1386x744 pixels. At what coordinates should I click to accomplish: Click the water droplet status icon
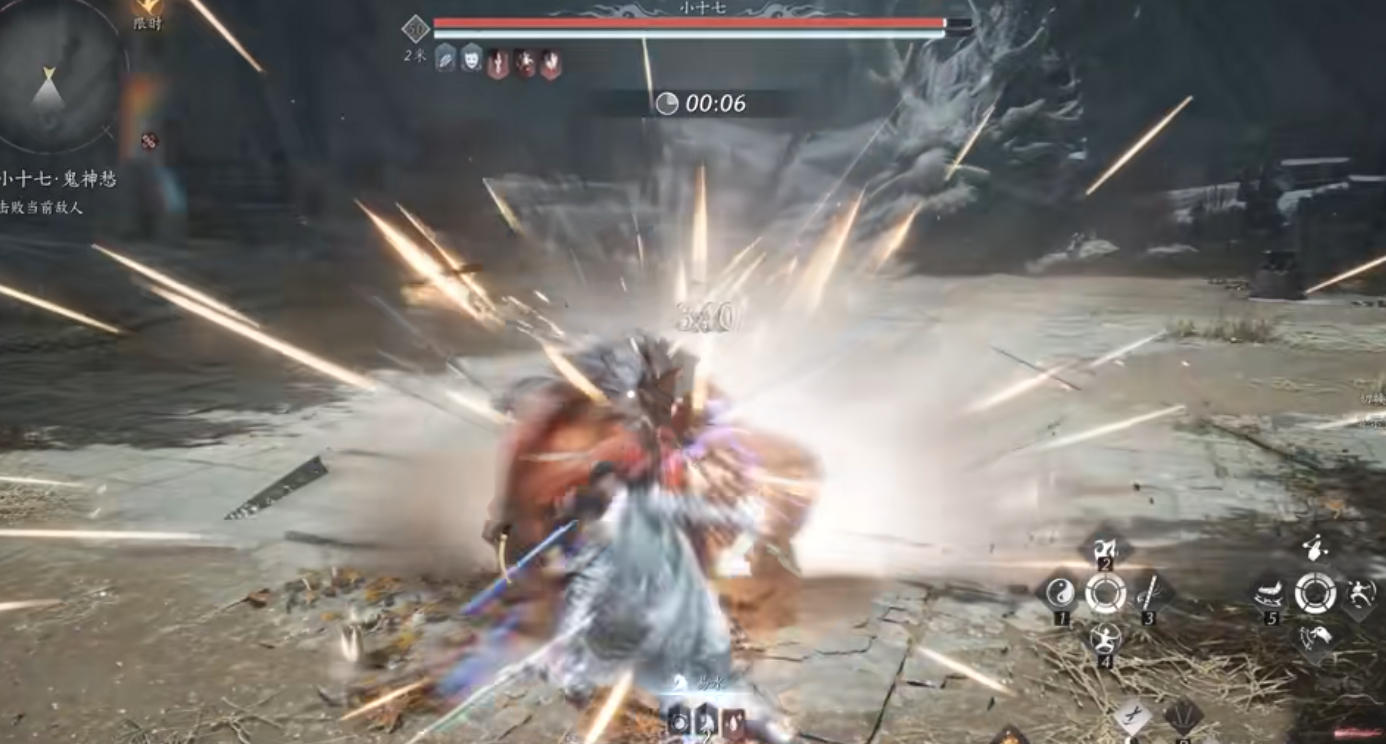(734, 720)
